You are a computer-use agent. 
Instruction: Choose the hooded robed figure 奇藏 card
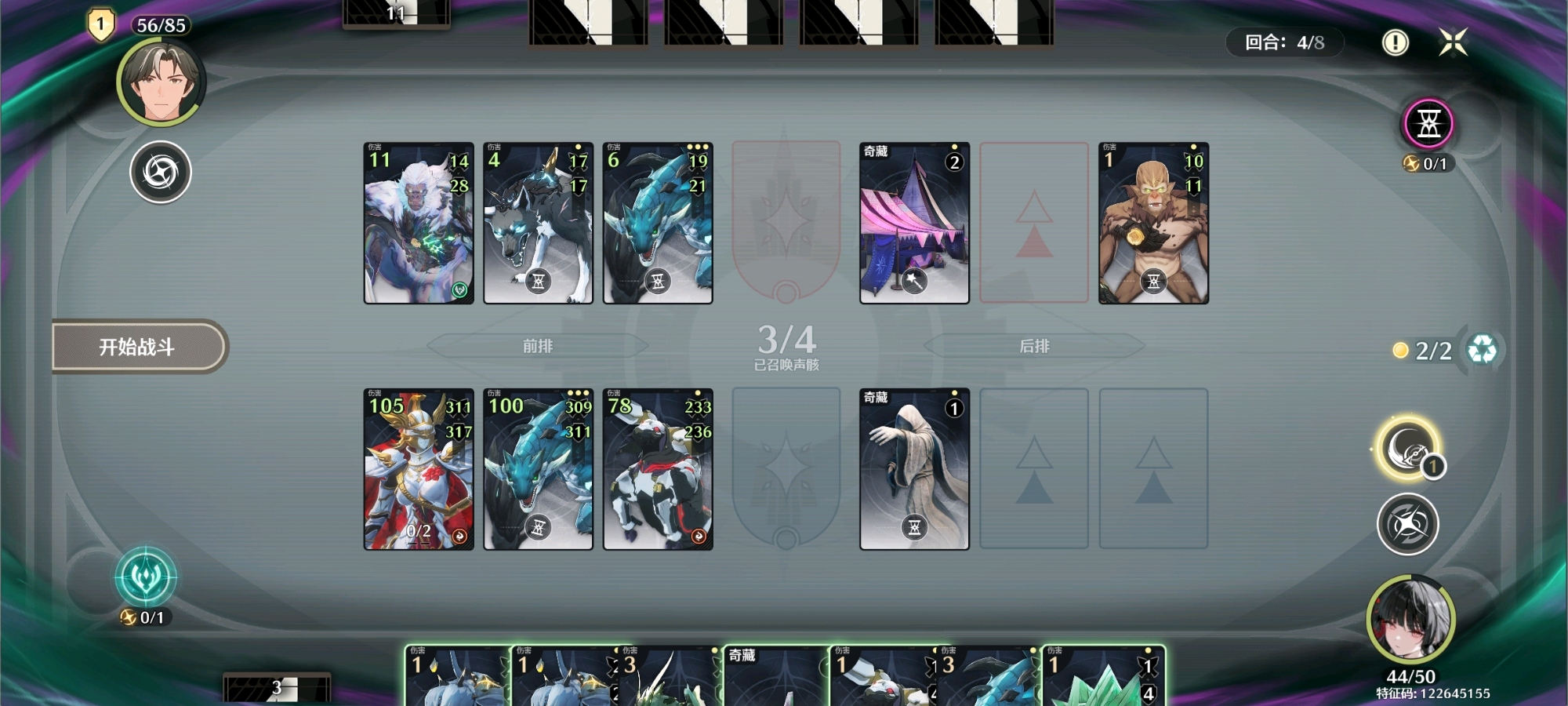pos(914,469)
